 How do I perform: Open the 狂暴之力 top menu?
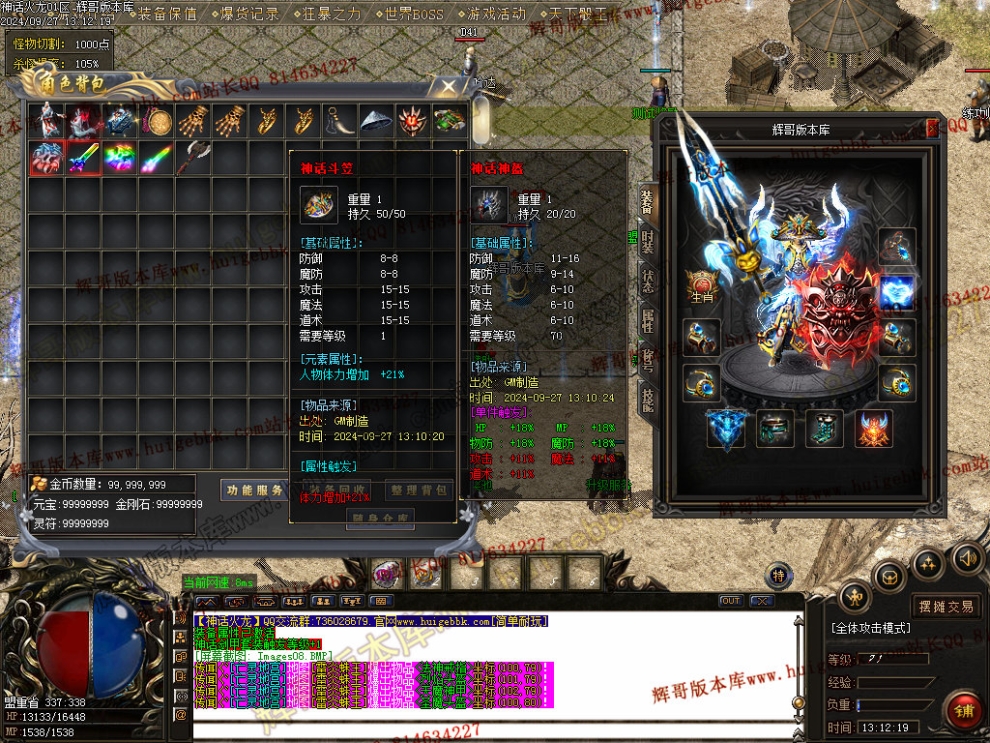pos(332,14)
